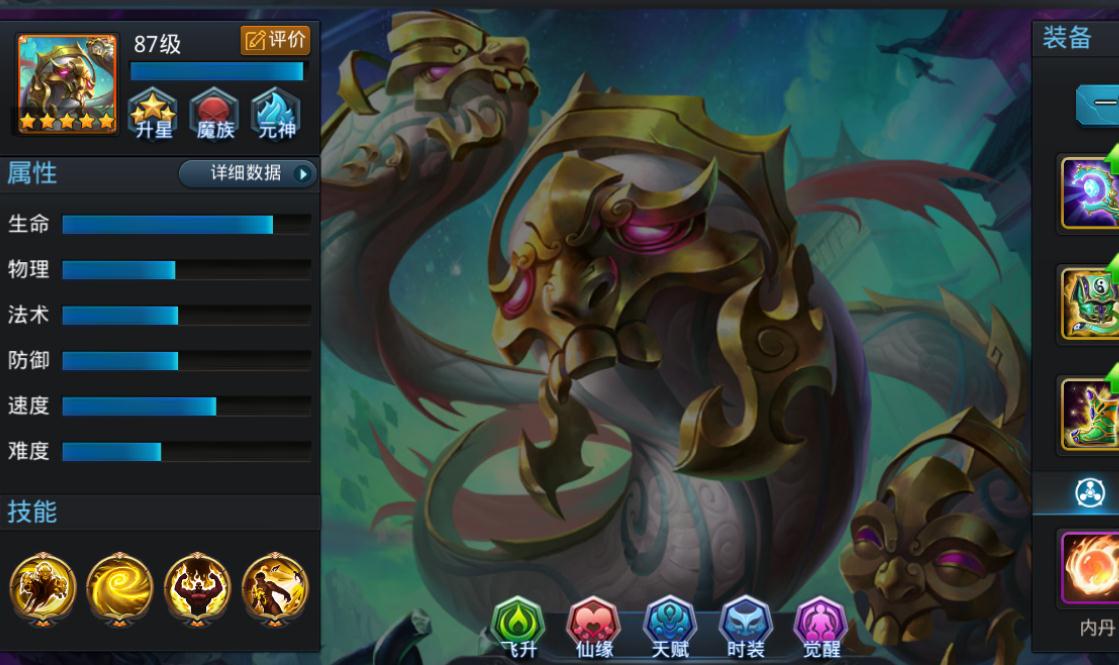Screen dimensions: 1119x665
Task: Open the 评价 review button
Action: [x=275, y=41]
